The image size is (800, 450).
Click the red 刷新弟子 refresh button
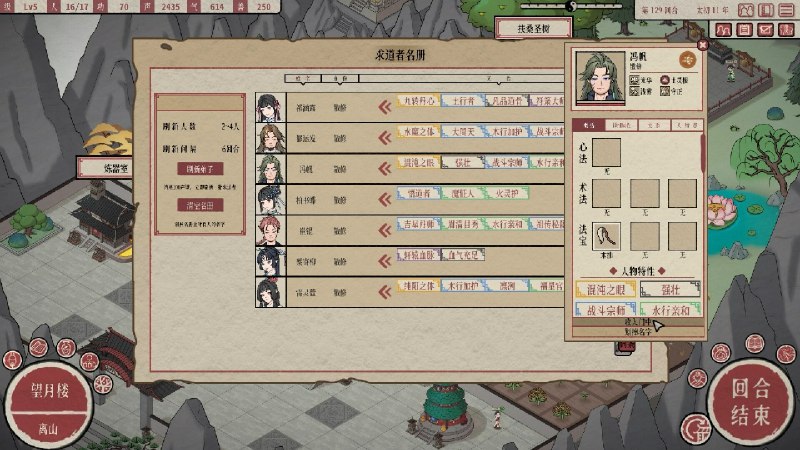199,168
